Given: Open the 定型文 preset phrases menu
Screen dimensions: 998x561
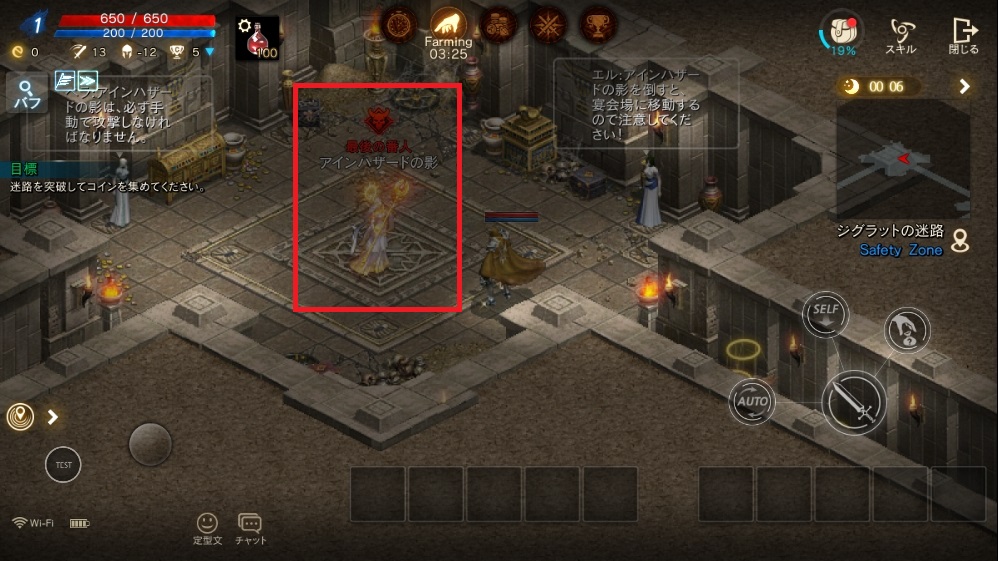Looking at the screenshot, I should pos(207,528).
